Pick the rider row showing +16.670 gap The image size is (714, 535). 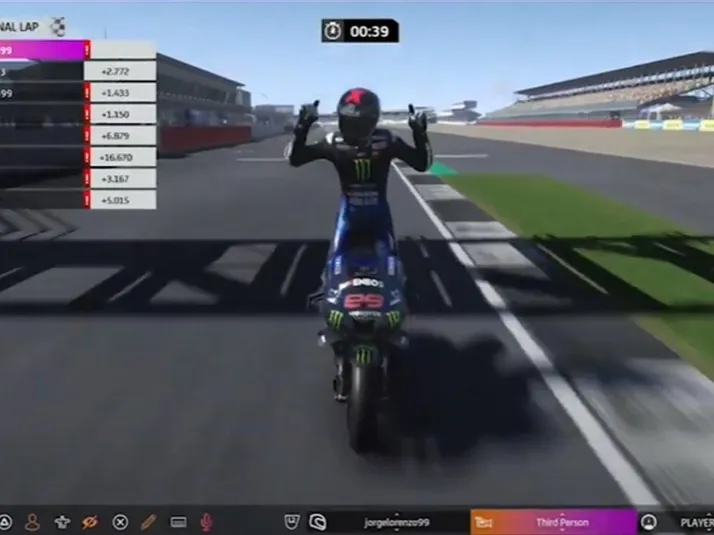pyautogui.click(x=78, y=157)
